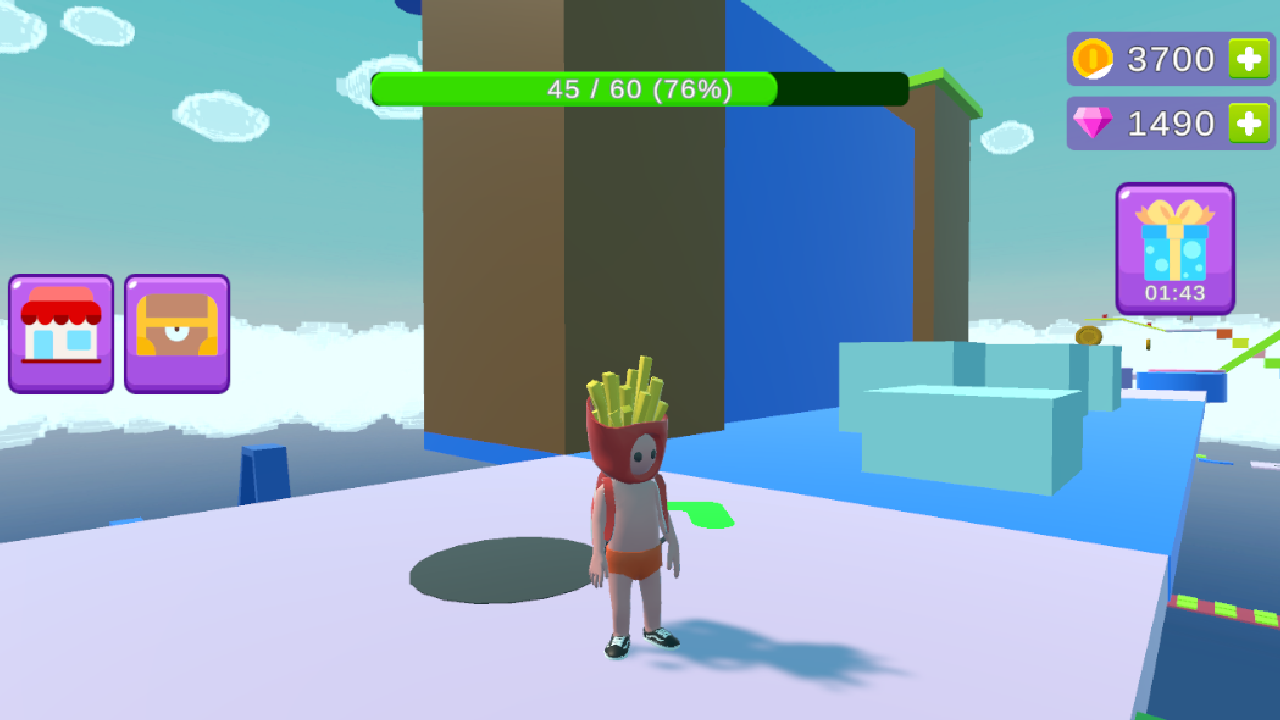The height and width of the screenshot is (720, 1280).
Task: Open the treasure chest rewards panel
Action: pos(176,333)
